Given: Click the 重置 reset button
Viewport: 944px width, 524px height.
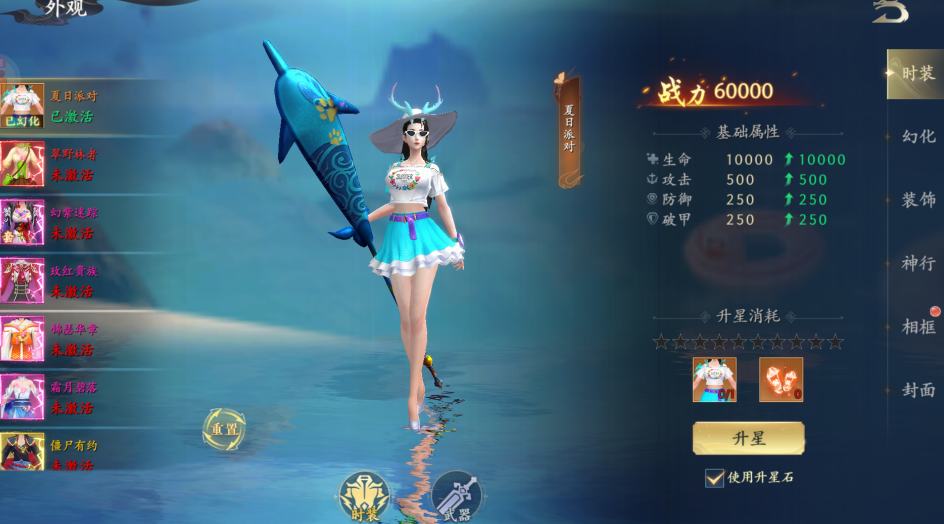Looking at the screenshot, I should [223, 429].
